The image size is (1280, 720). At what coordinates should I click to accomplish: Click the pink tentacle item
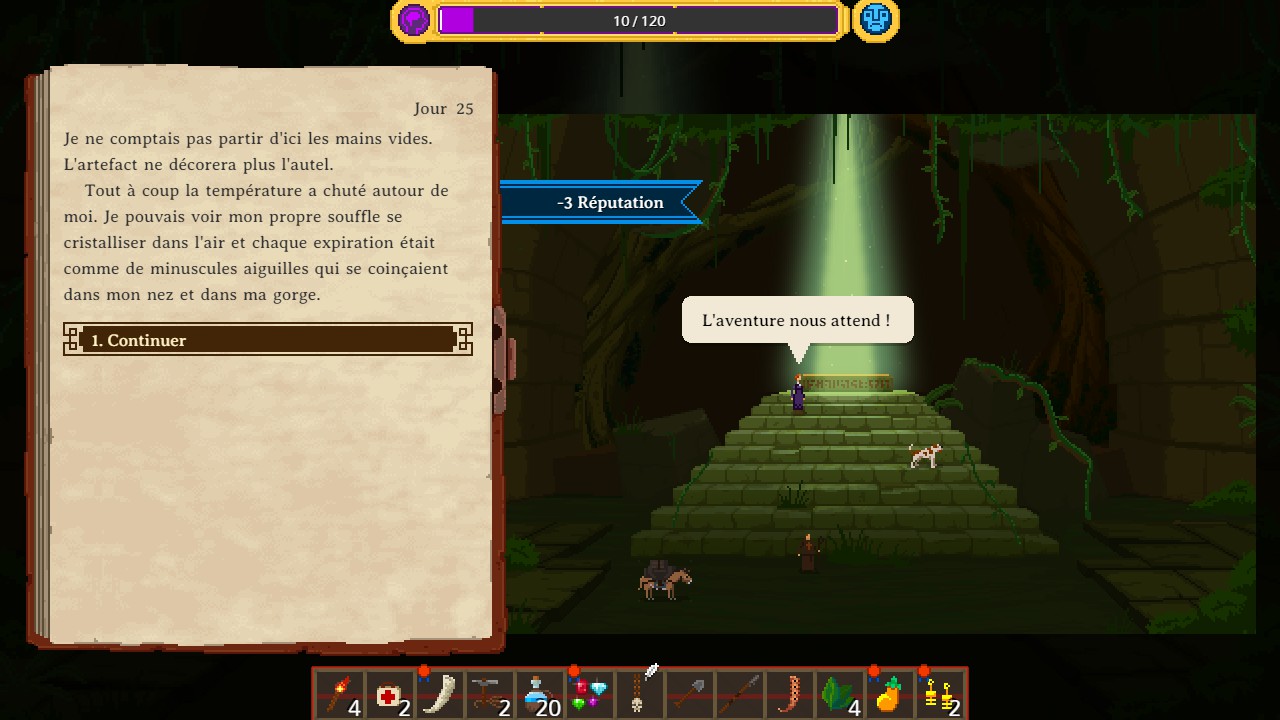(x=790, y=694)
